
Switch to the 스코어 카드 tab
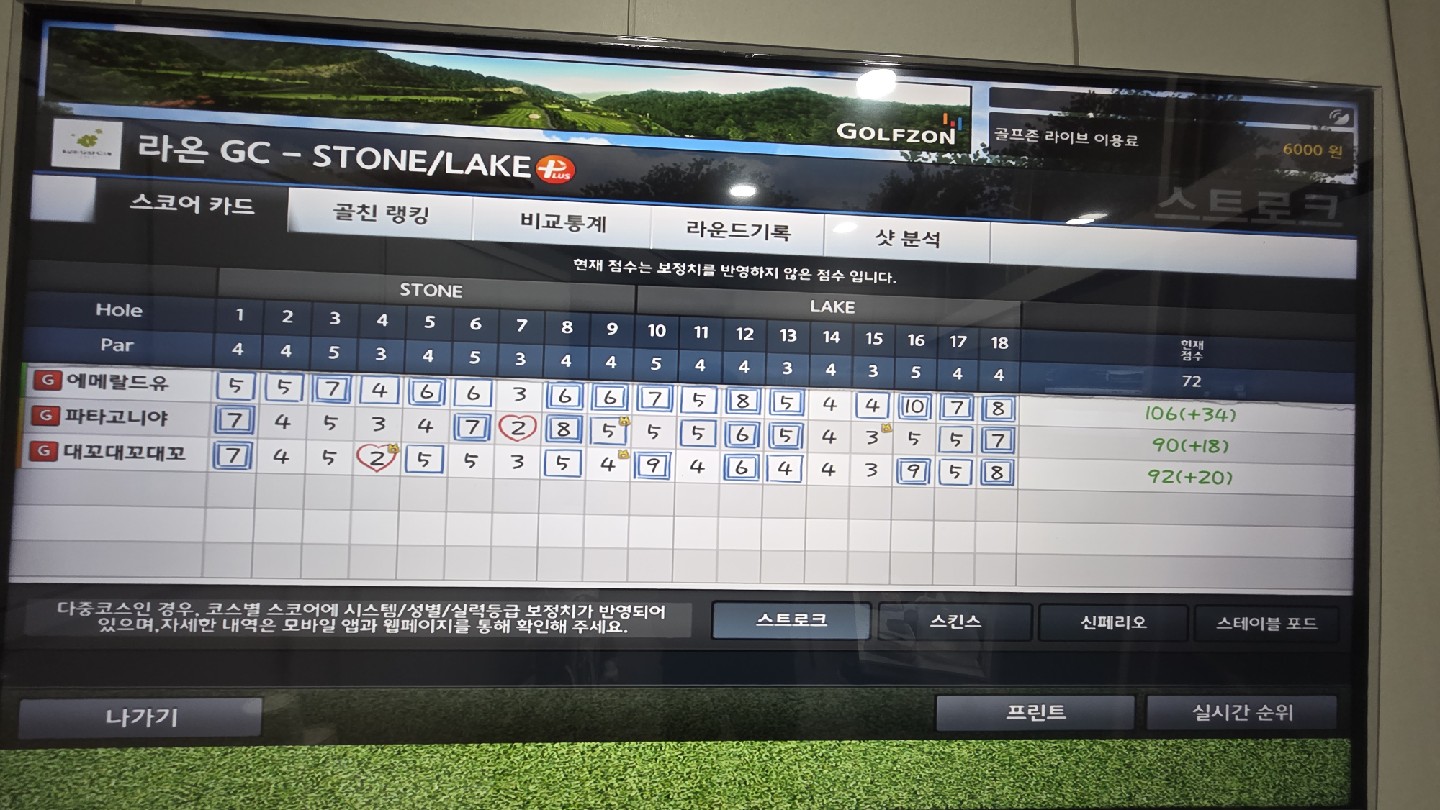[192, 207]
